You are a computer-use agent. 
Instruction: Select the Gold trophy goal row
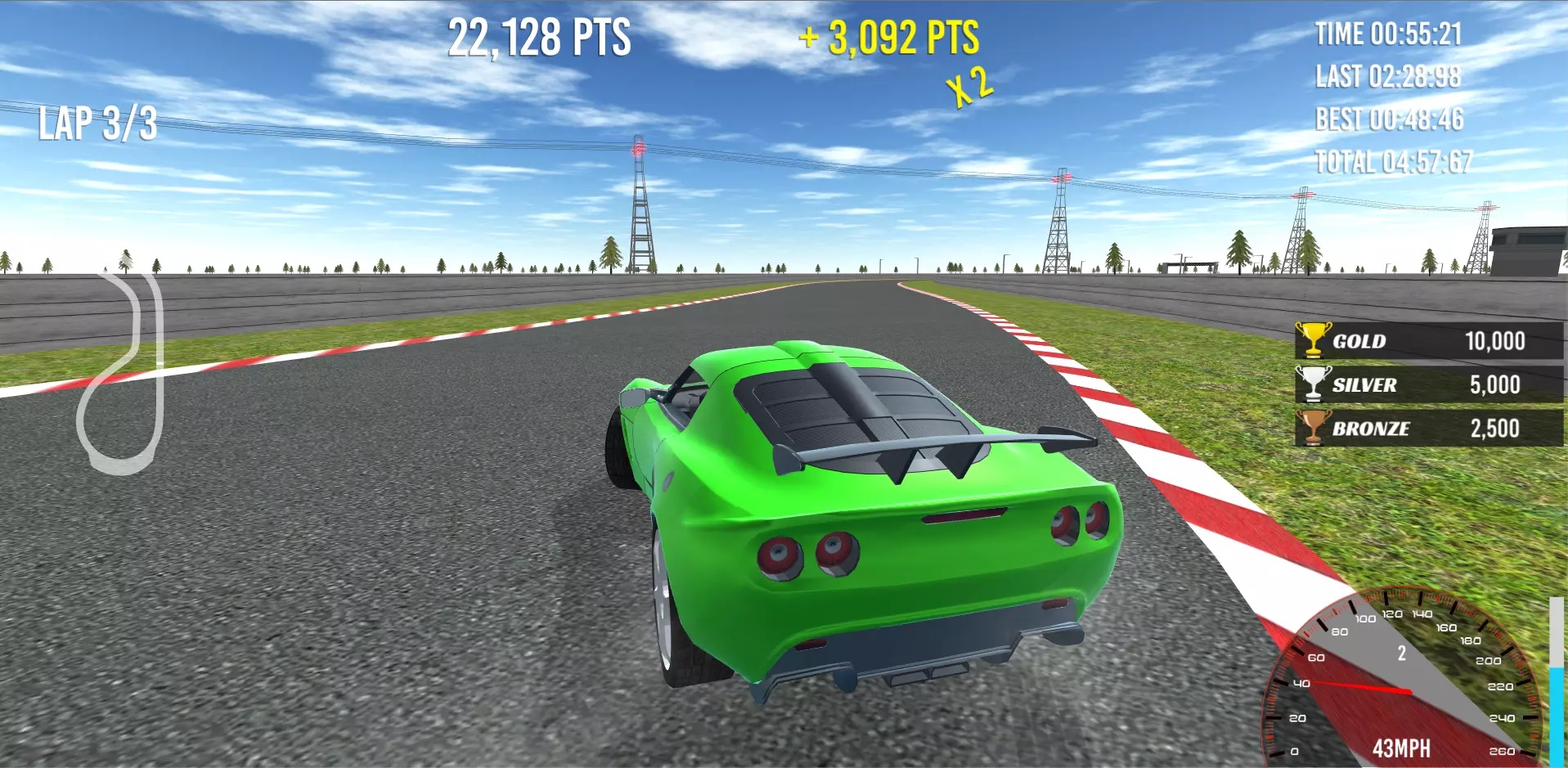click(x=1427, y=340)
